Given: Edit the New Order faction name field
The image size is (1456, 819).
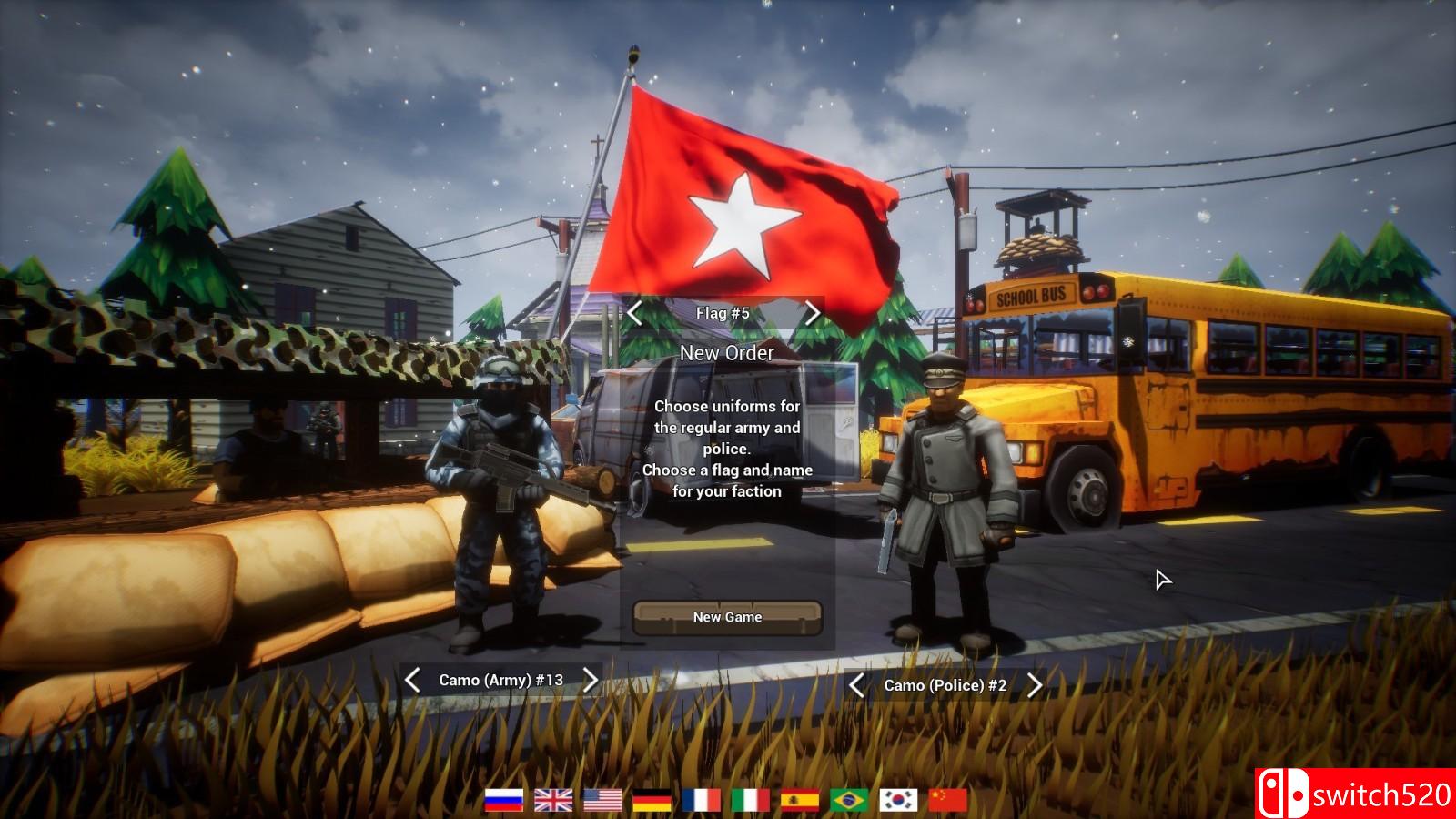Looking at the screenshot, I should point(727,353).
